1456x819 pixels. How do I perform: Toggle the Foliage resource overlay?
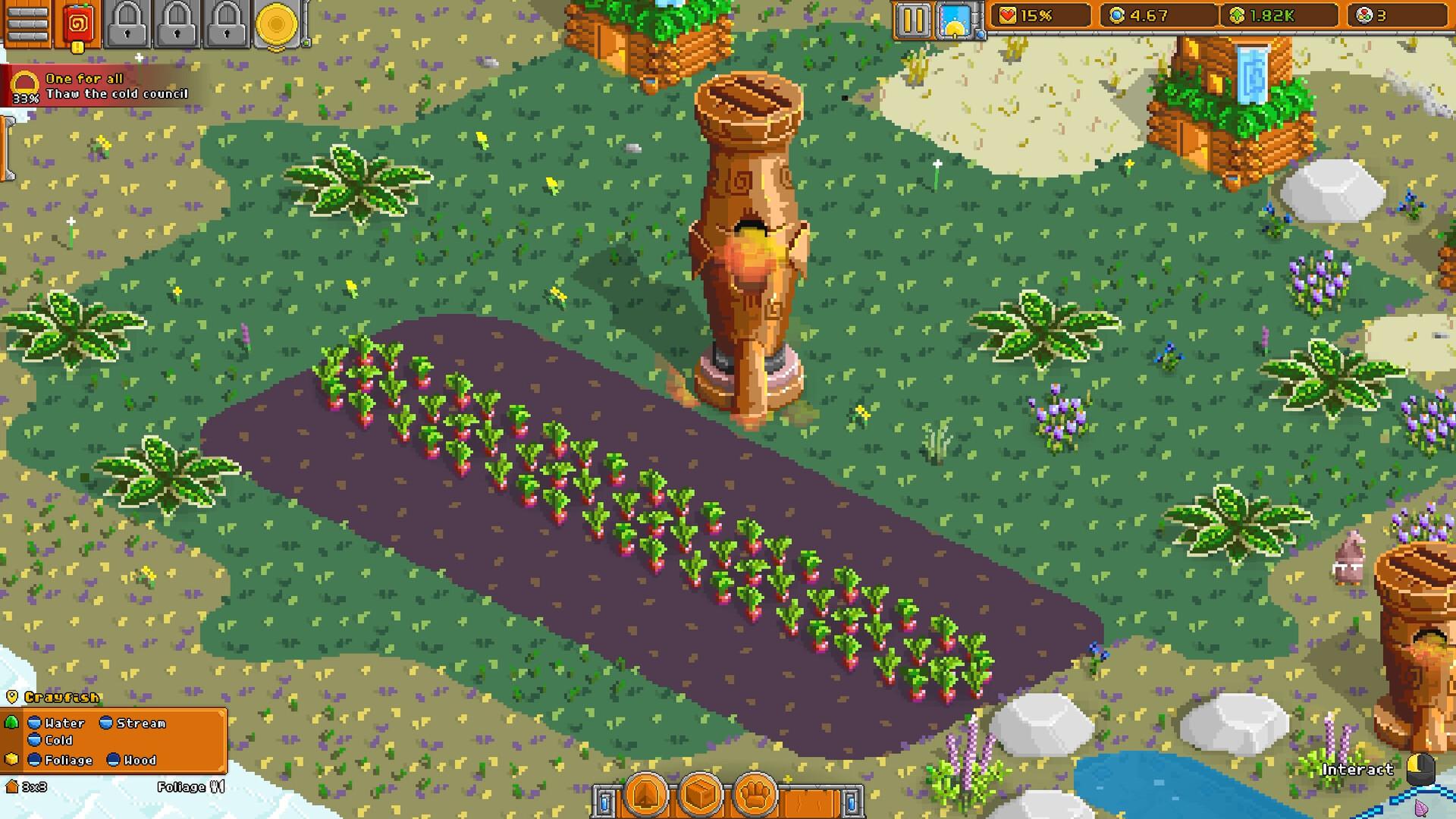[61, 760]
